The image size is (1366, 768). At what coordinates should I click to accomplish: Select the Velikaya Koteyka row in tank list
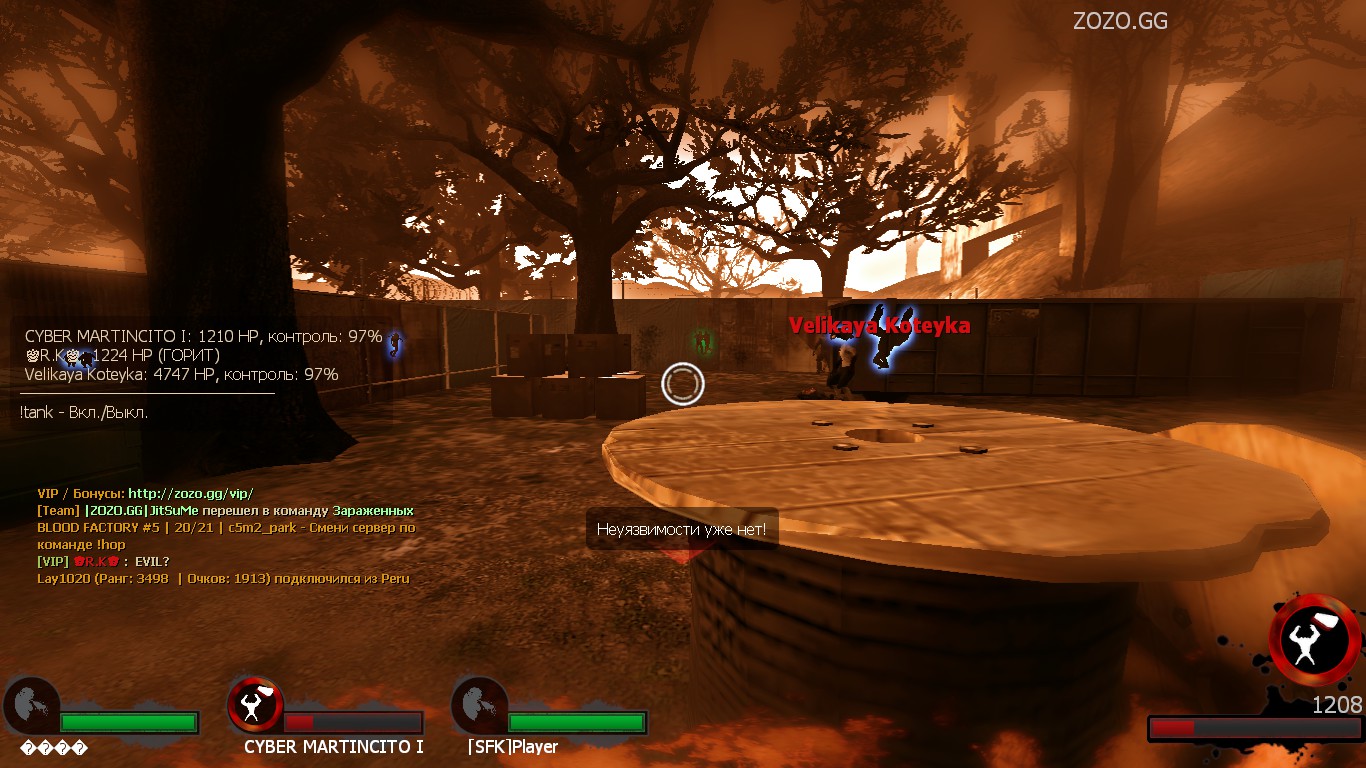point(181,375)
